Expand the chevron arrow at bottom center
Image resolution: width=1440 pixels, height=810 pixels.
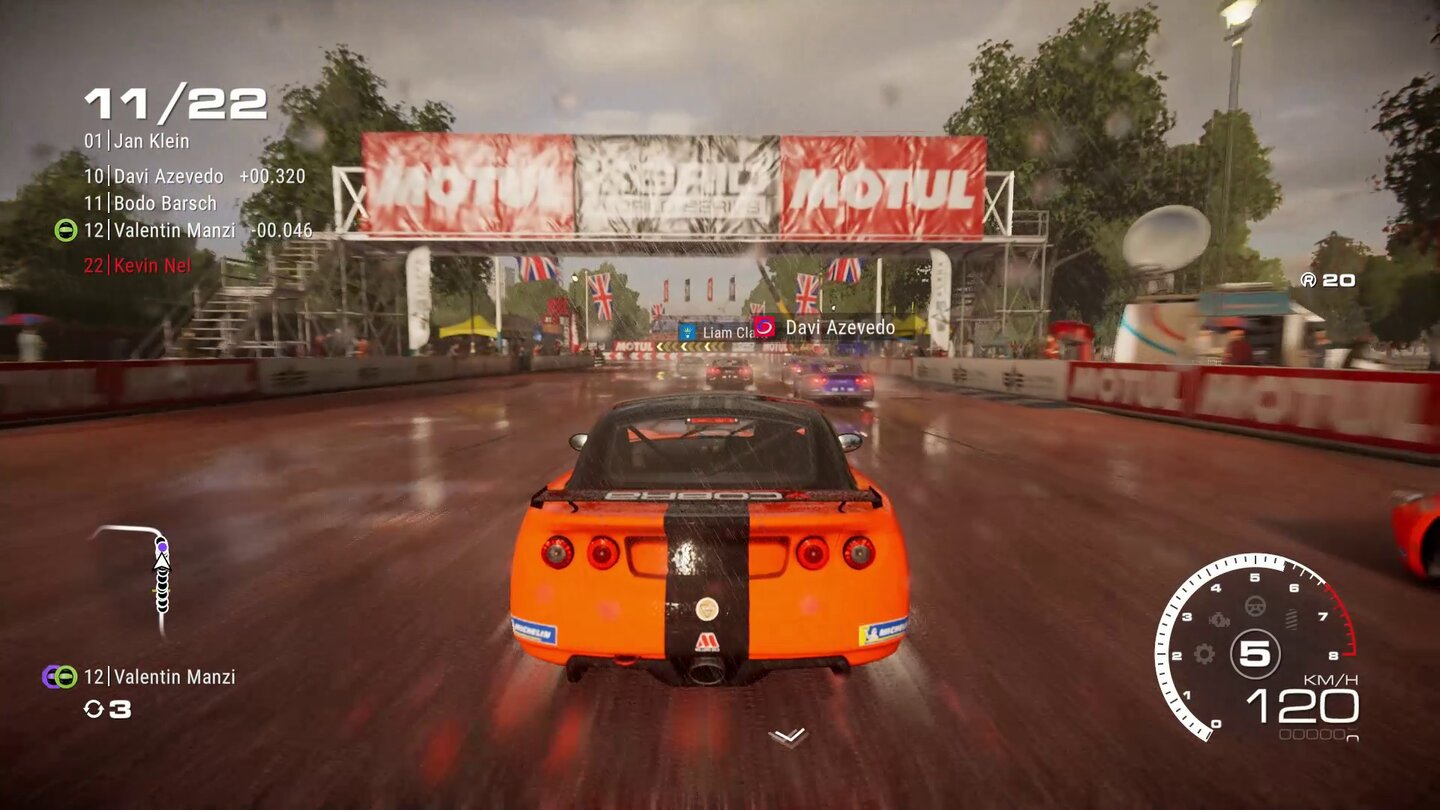pyautogui.click(x=786, y=737)
